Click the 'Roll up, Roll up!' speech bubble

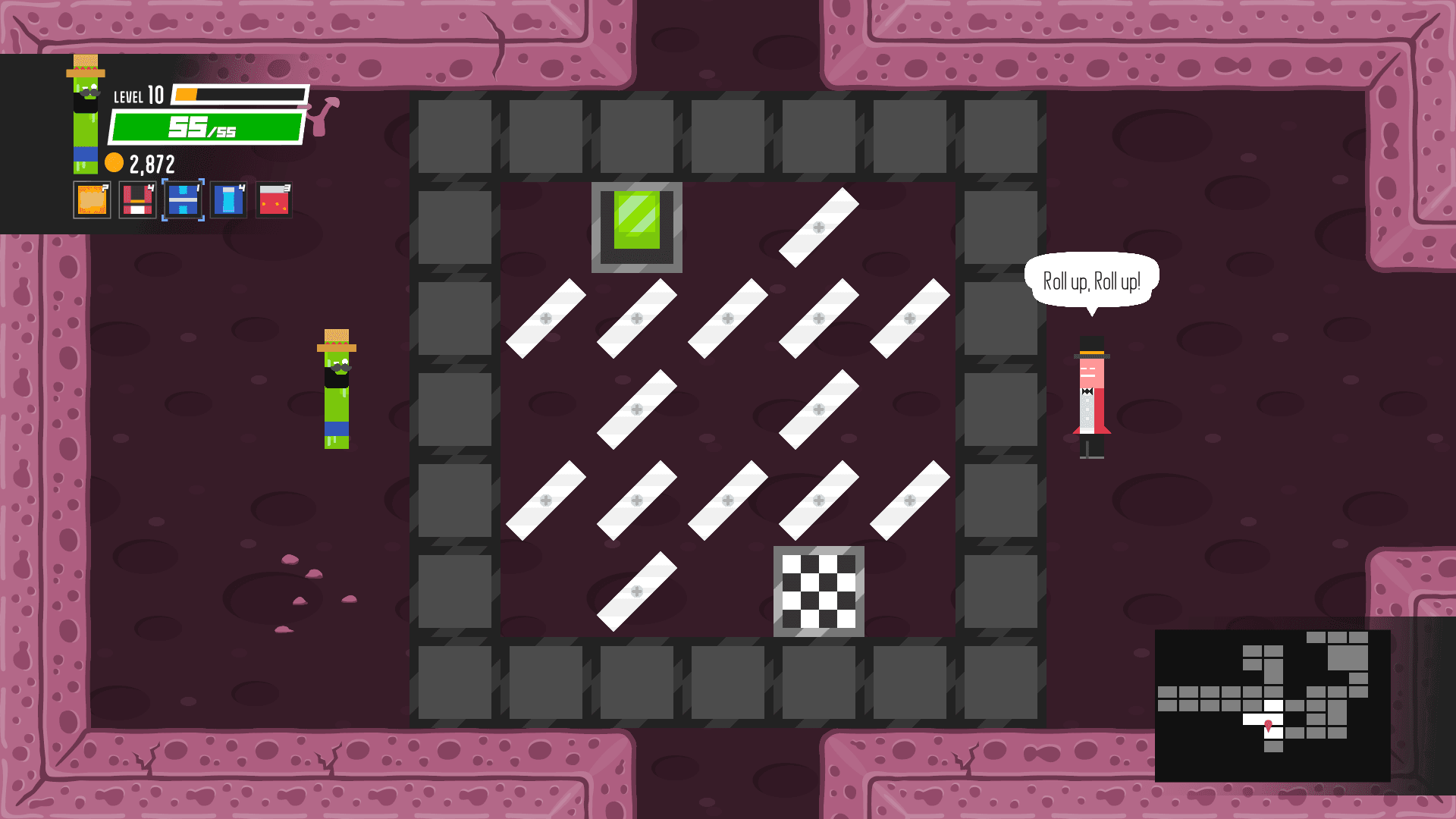pos(1092,278)
